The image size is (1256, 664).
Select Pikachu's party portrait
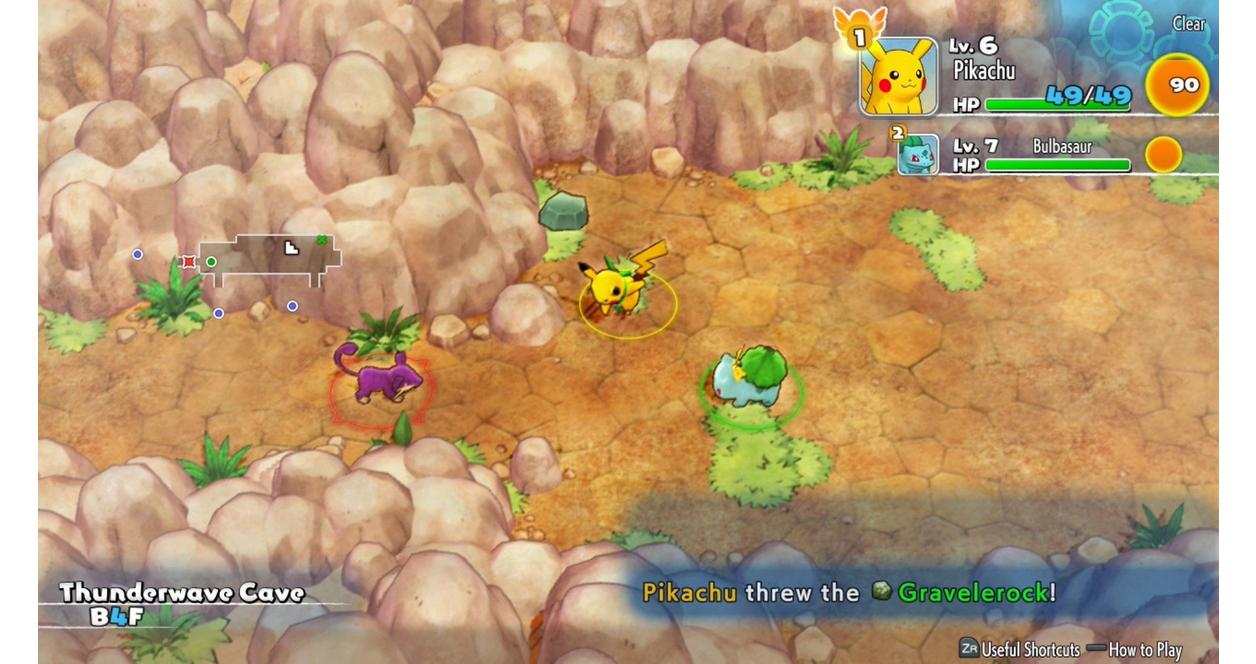coord(898,77)
